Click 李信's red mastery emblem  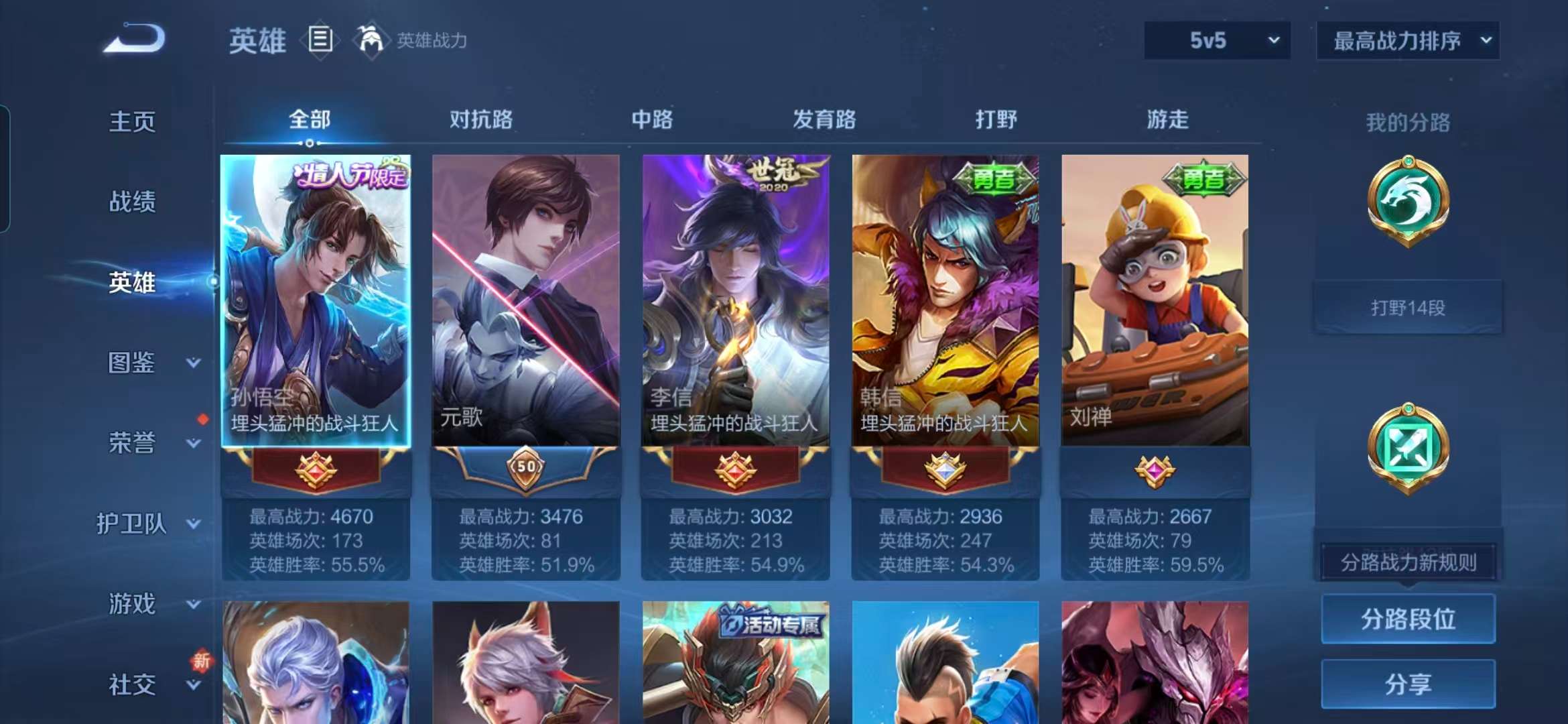pos(735,469)
